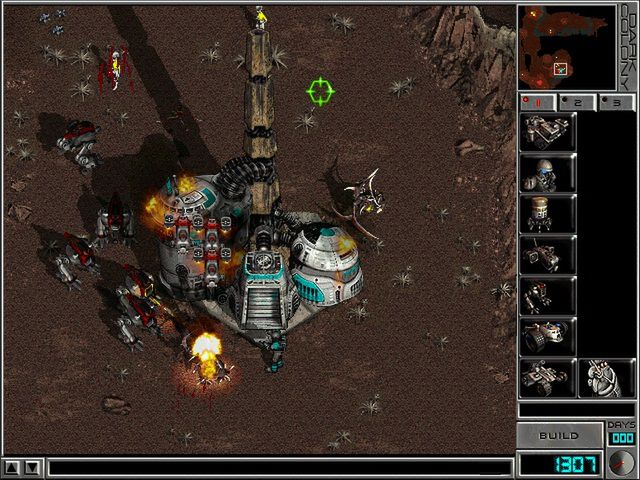
Task: Click the minimap in the top corner
Action: coord(565,45)
